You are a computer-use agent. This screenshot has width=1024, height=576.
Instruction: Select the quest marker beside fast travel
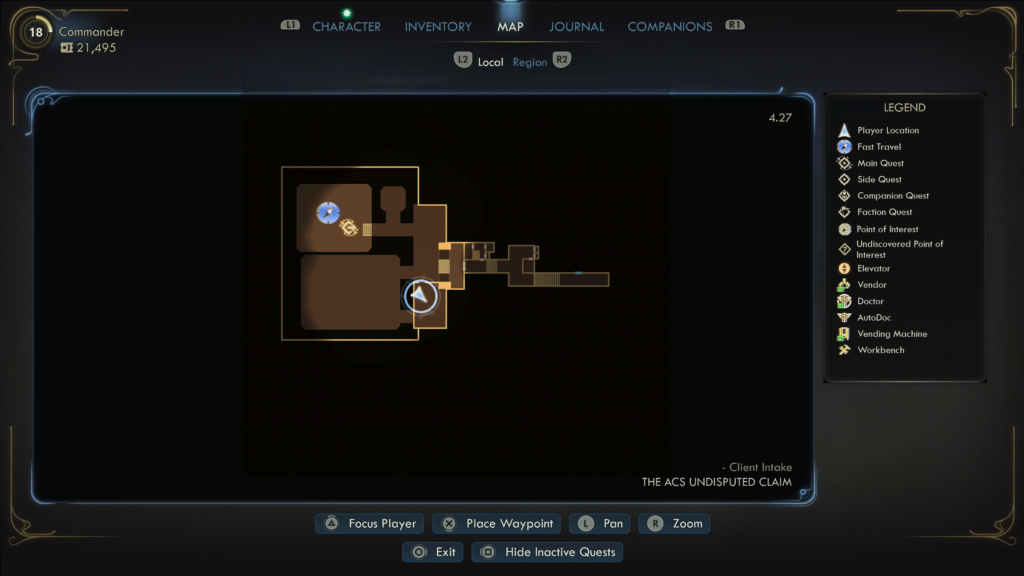pyautogui.click(x=348, y=229)
